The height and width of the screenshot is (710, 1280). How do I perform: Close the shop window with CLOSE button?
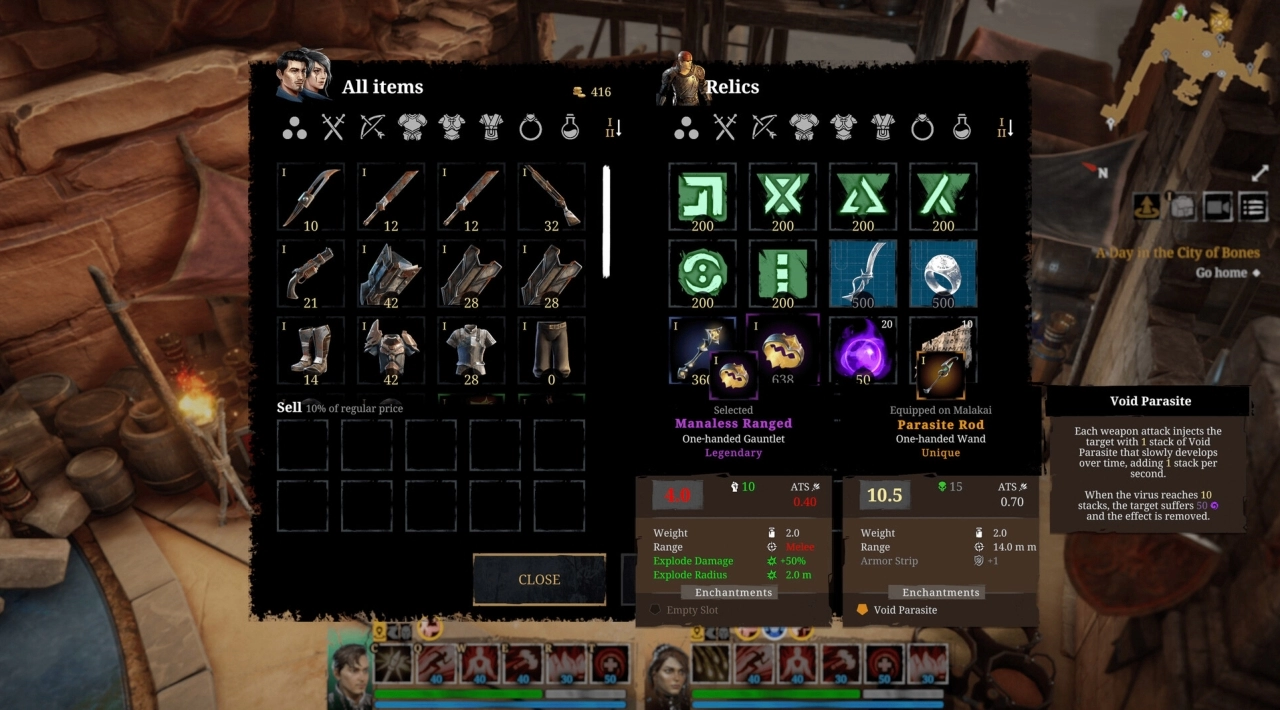pos(539,580)
